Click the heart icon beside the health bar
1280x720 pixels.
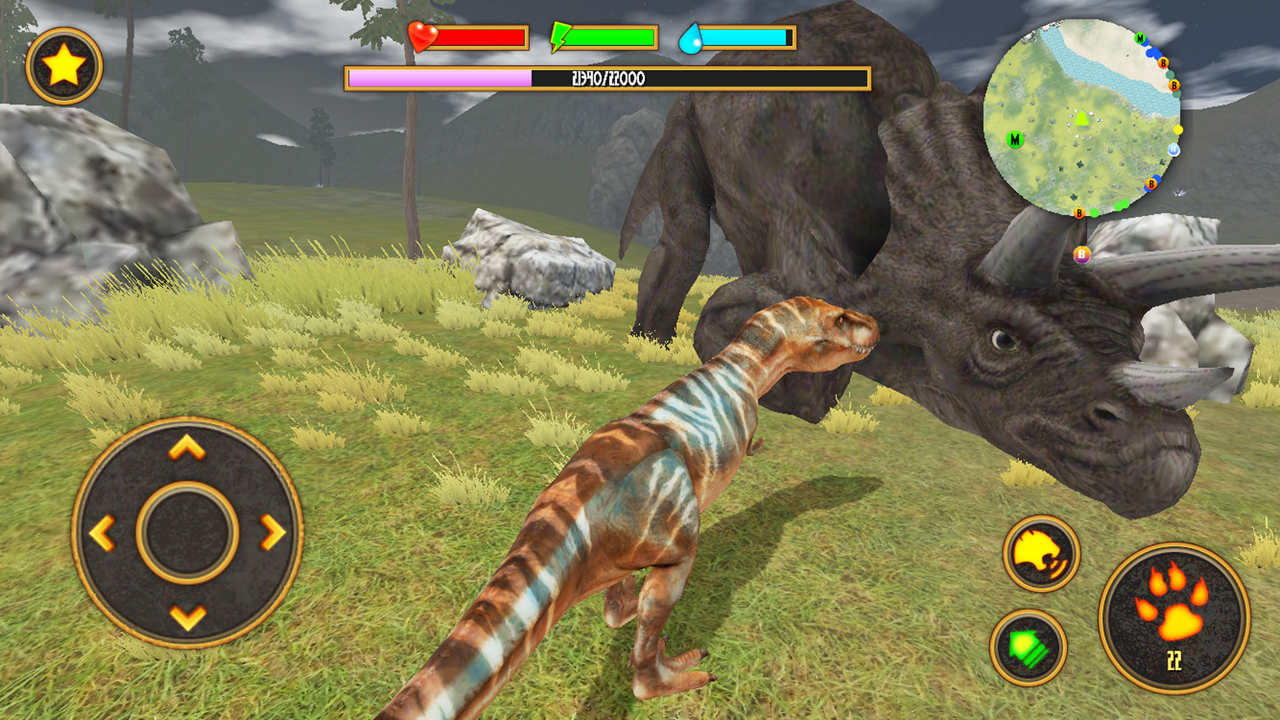pos(423,37)
